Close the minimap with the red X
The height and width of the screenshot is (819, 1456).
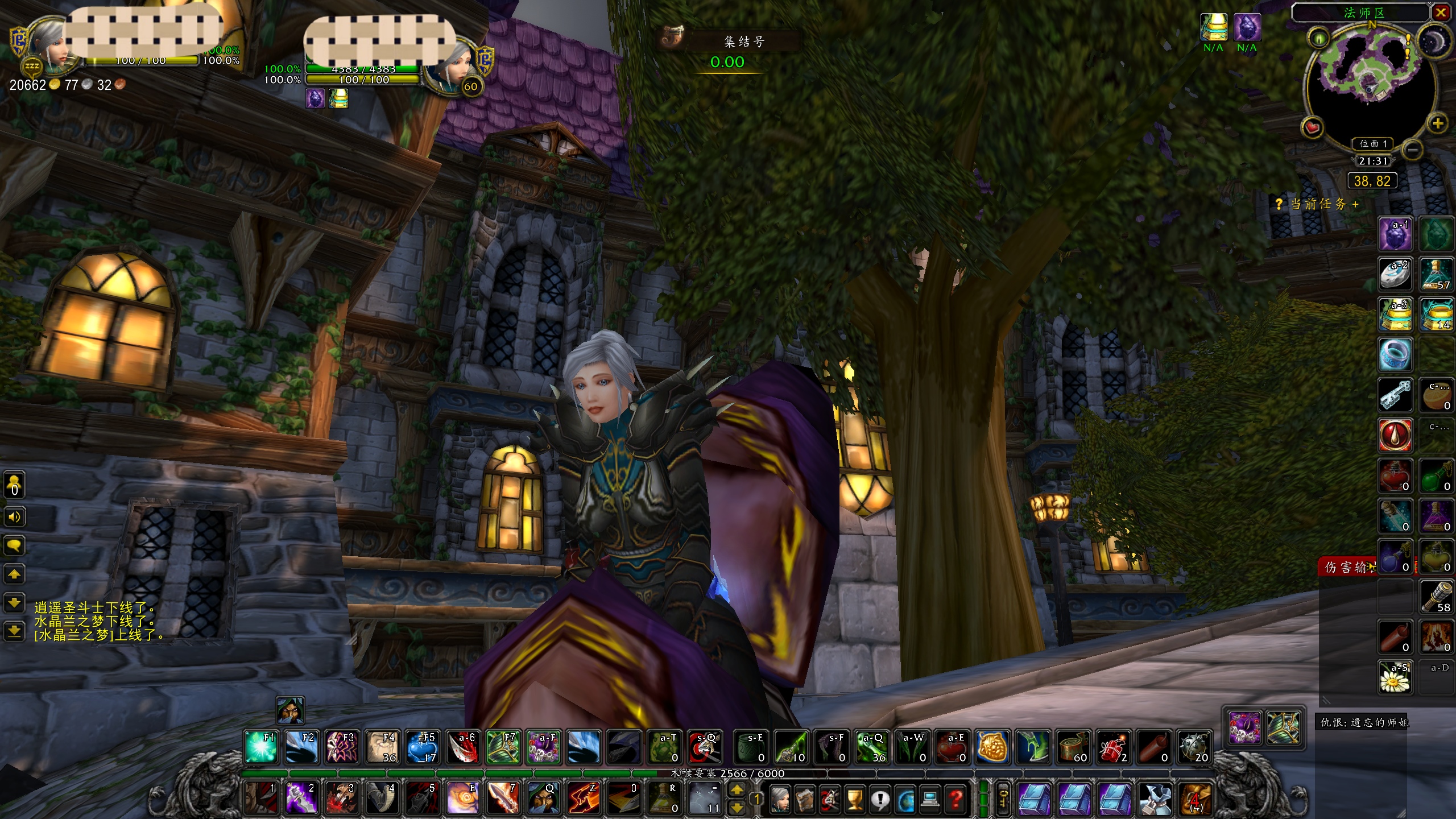pos(1440,13)
